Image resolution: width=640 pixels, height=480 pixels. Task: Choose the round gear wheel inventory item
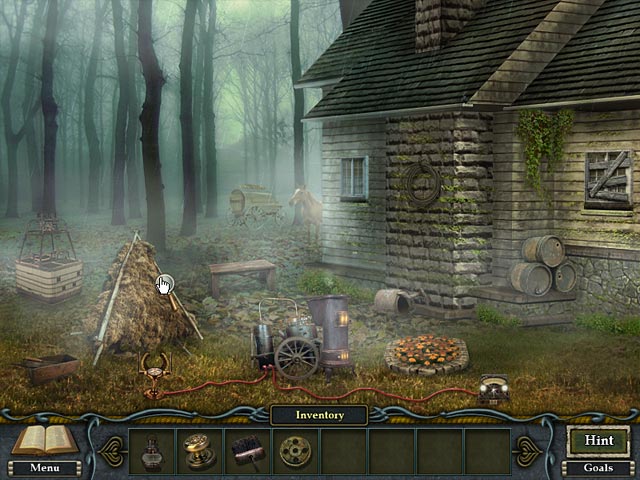tap(295, 451)
